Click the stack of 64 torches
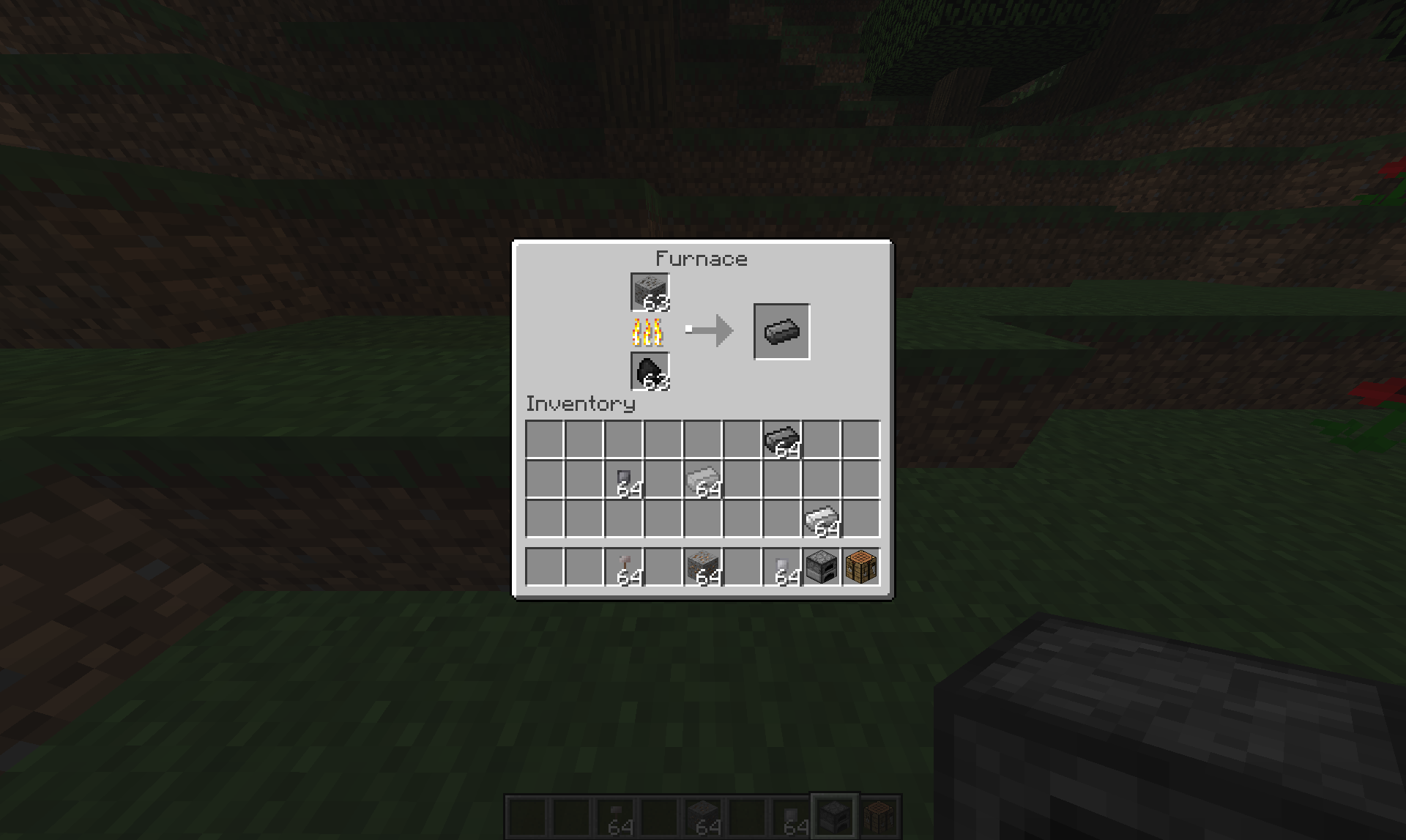 click(x=623, y=568)
